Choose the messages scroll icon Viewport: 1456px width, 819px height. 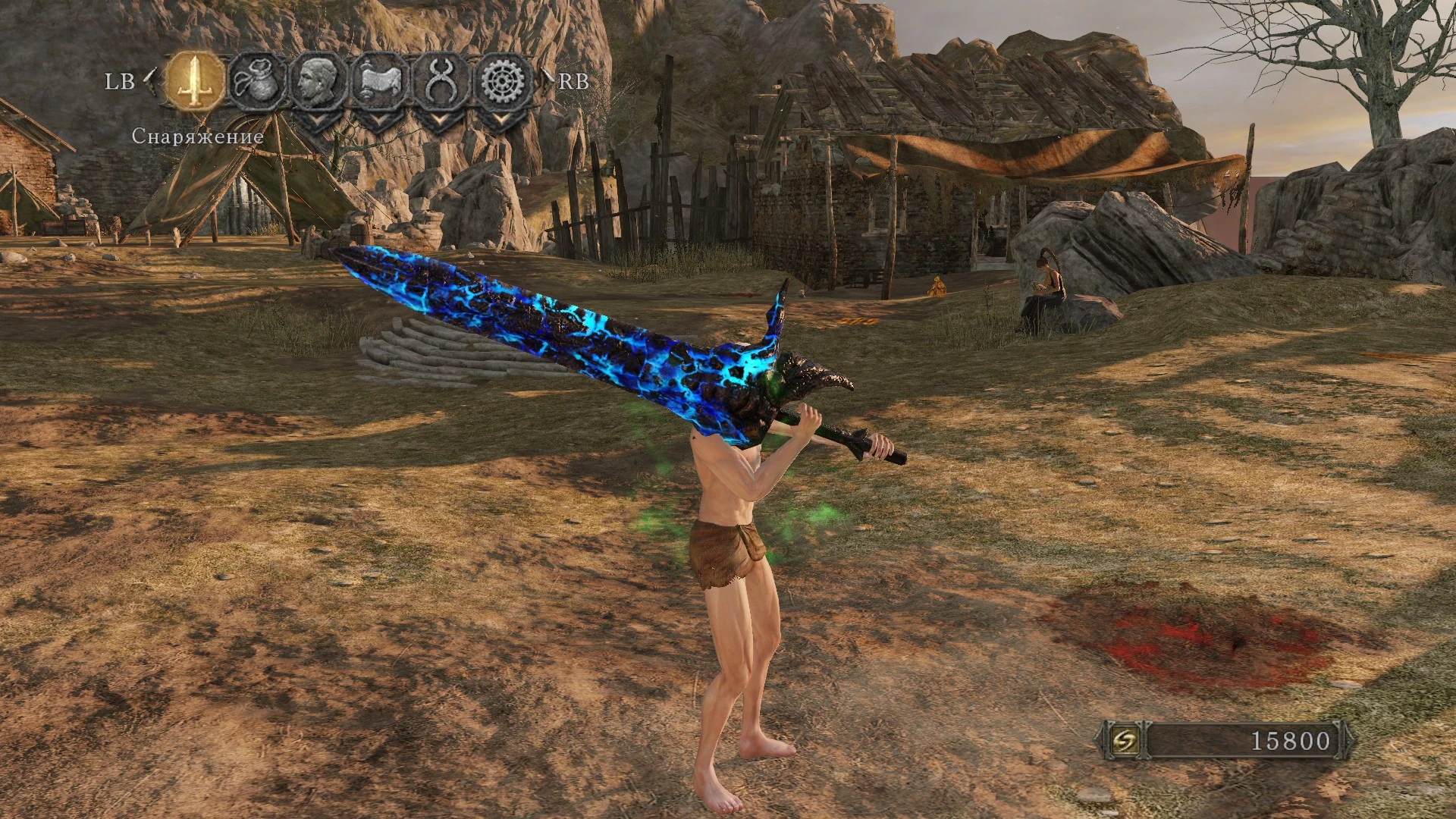(x=380, y=80)
